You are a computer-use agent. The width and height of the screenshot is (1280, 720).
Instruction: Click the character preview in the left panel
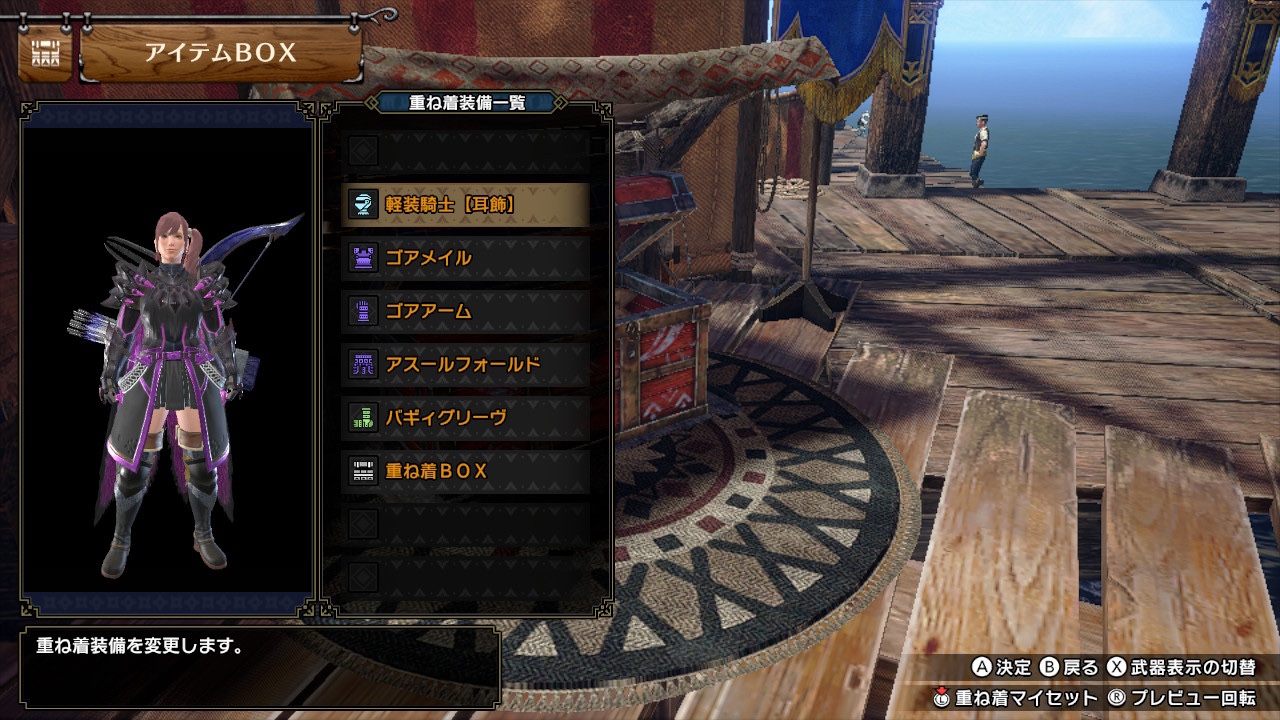pyautogui.click(x=168, y=390)
